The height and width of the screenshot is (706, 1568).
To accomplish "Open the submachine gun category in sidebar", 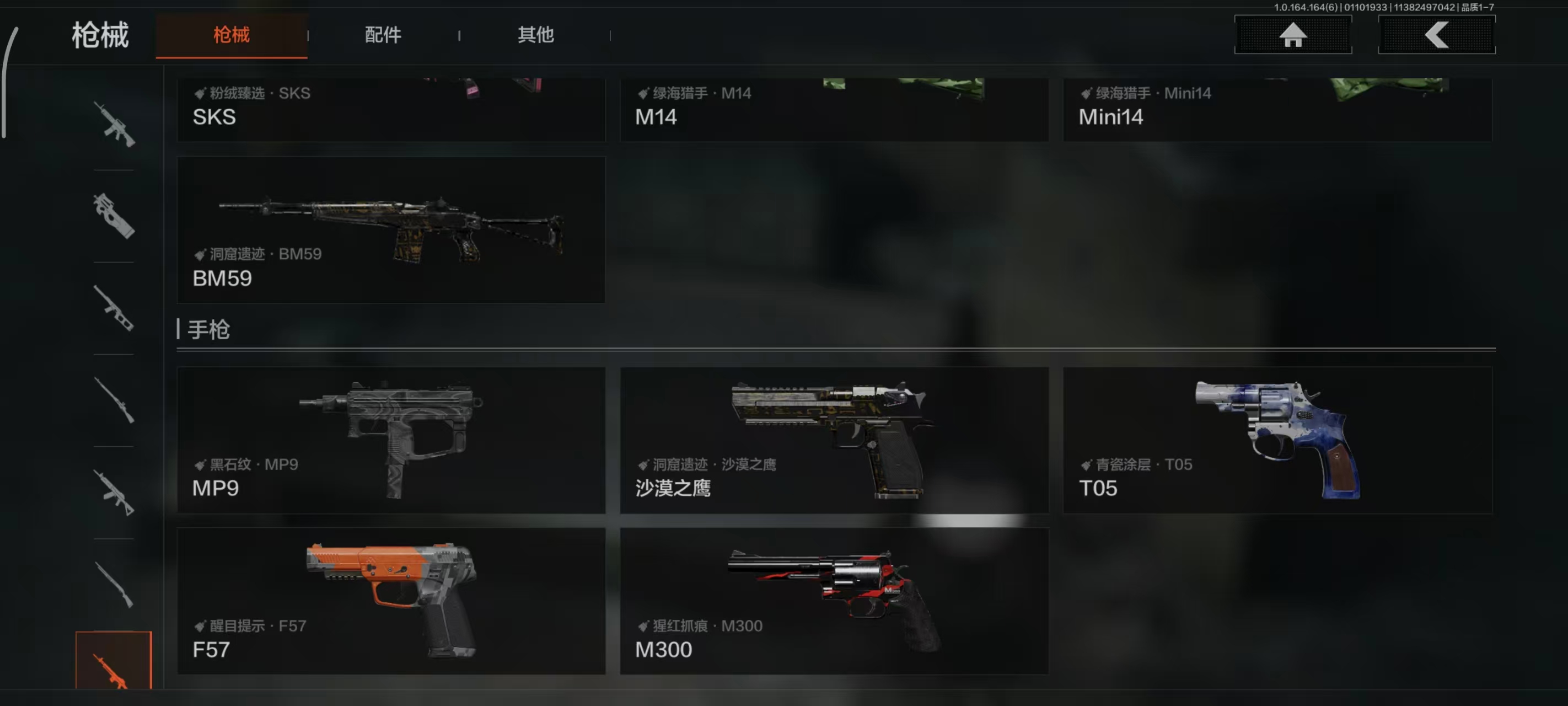I will [115, 216].
